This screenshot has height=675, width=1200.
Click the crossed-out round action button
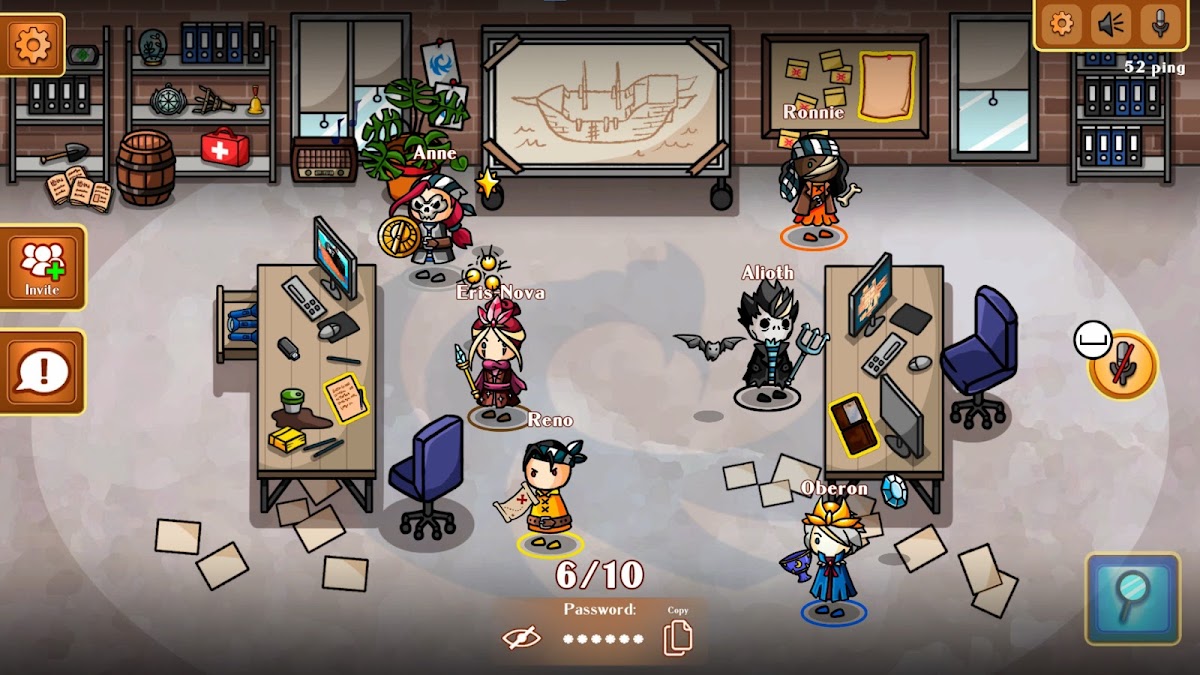click(1124, 365)
